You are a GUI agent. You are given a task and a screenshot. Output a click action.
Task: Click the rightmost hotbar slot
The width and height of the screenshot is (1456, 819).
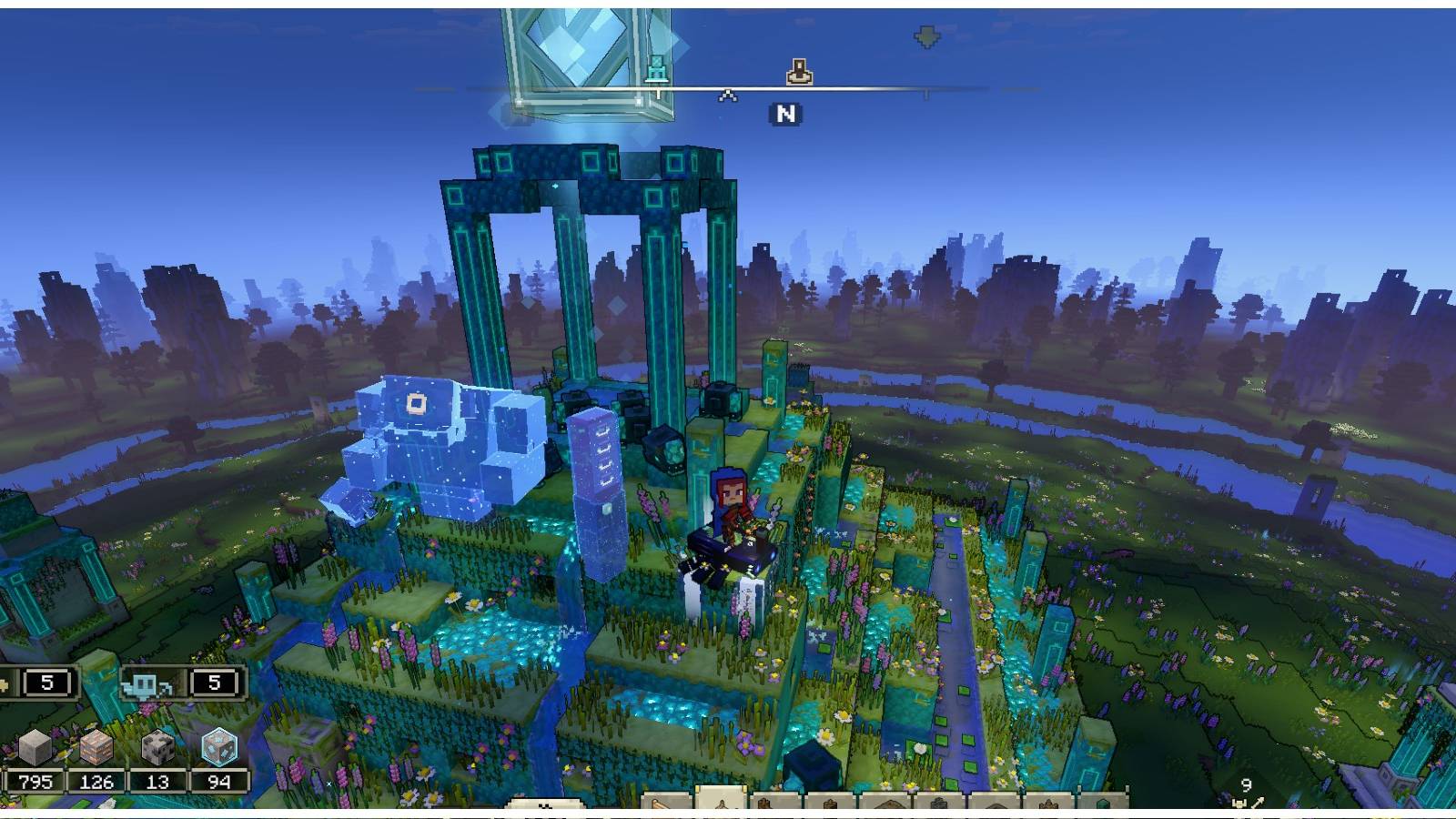1102,804
